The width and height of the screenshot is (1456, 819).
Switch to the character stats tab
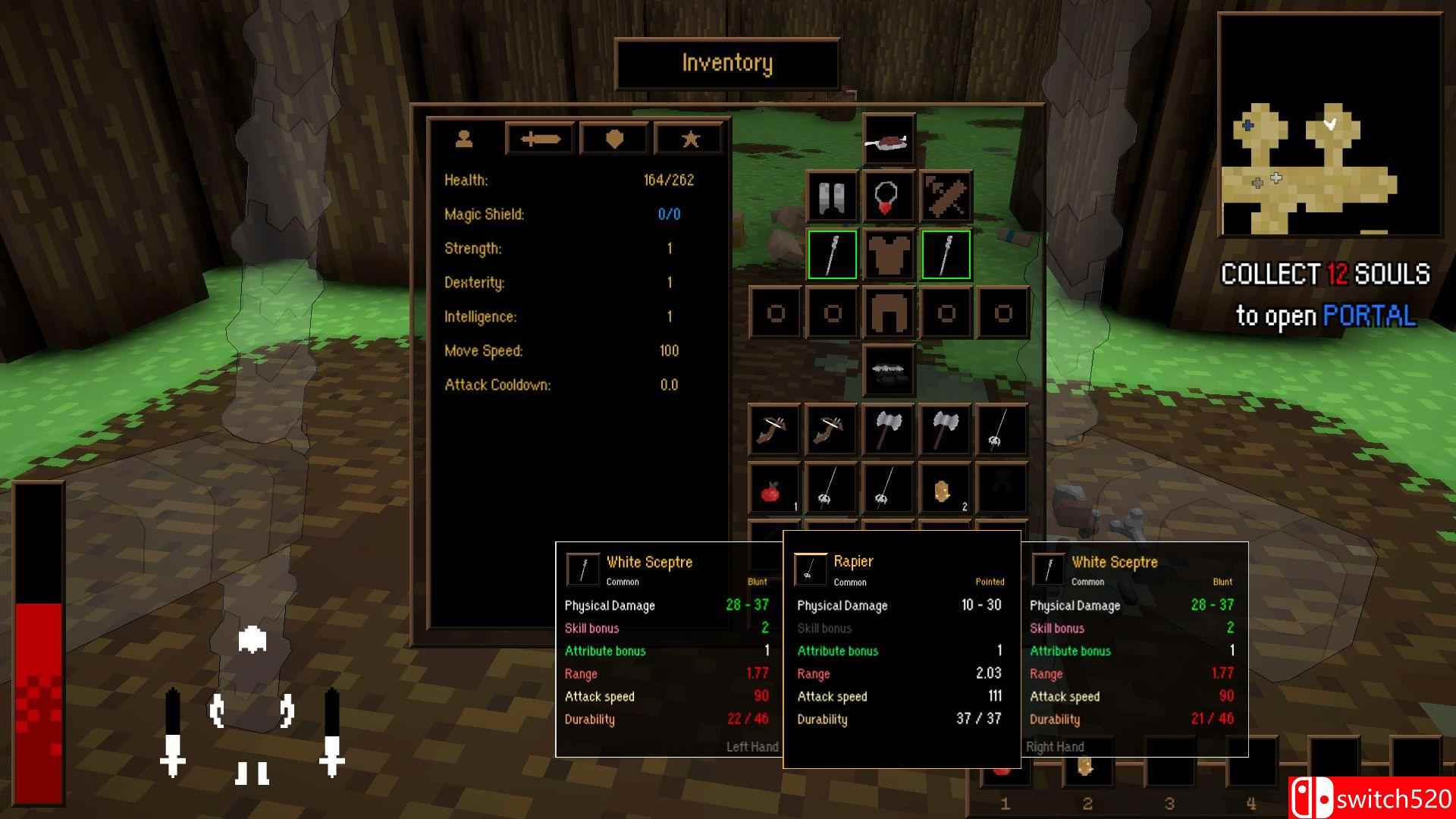[x=465, y=138]
